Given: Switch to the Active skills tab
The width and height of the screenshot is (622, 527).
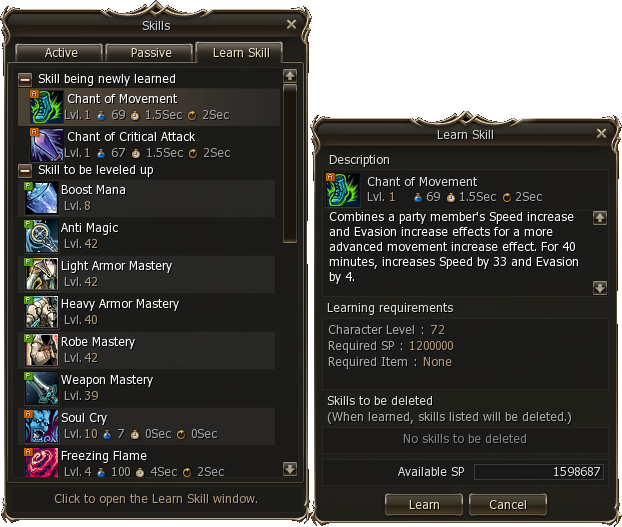Looking at the screenshot, I should click(61, 53).
